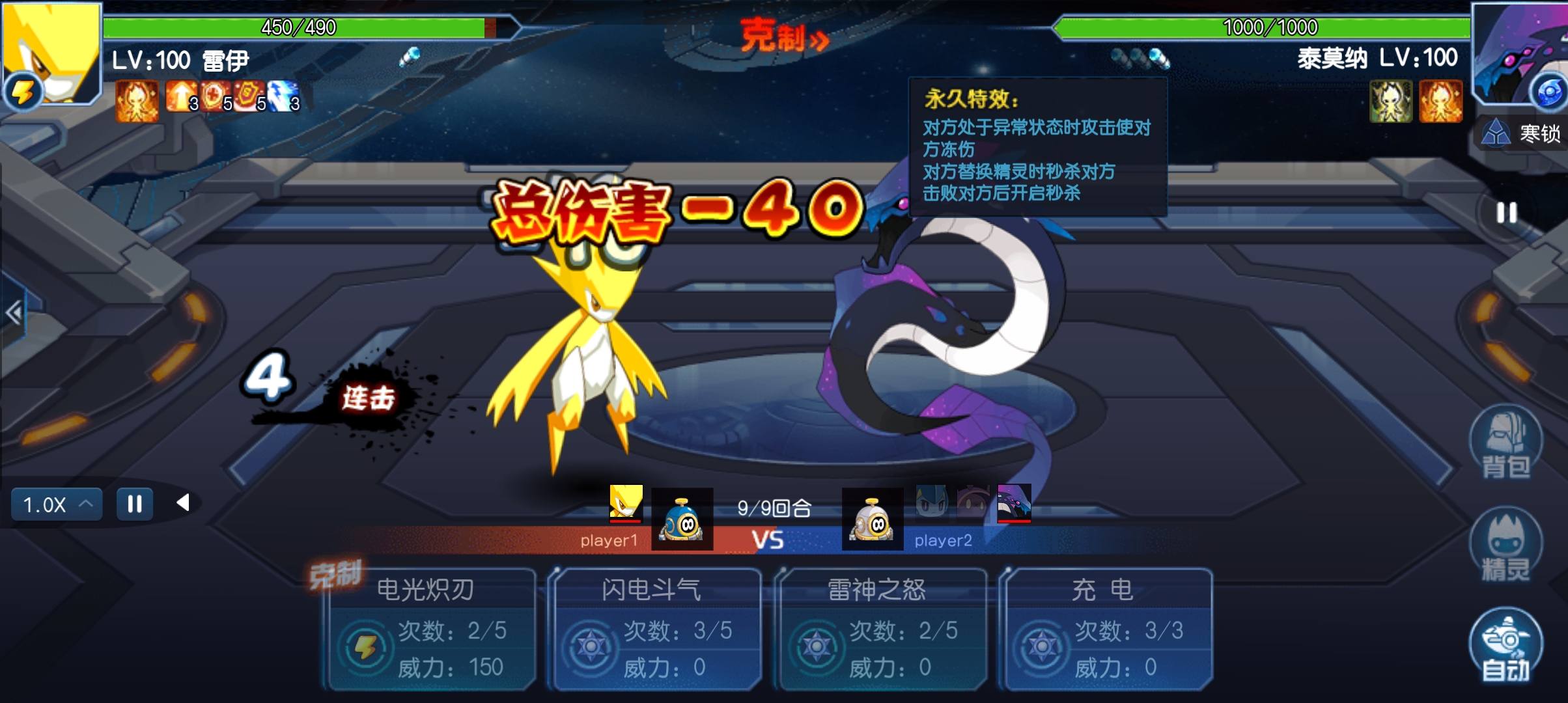Screen dimensions: 1568x703
Task: Open the 精灵 switch menu
Action: tap(1505, 545)
